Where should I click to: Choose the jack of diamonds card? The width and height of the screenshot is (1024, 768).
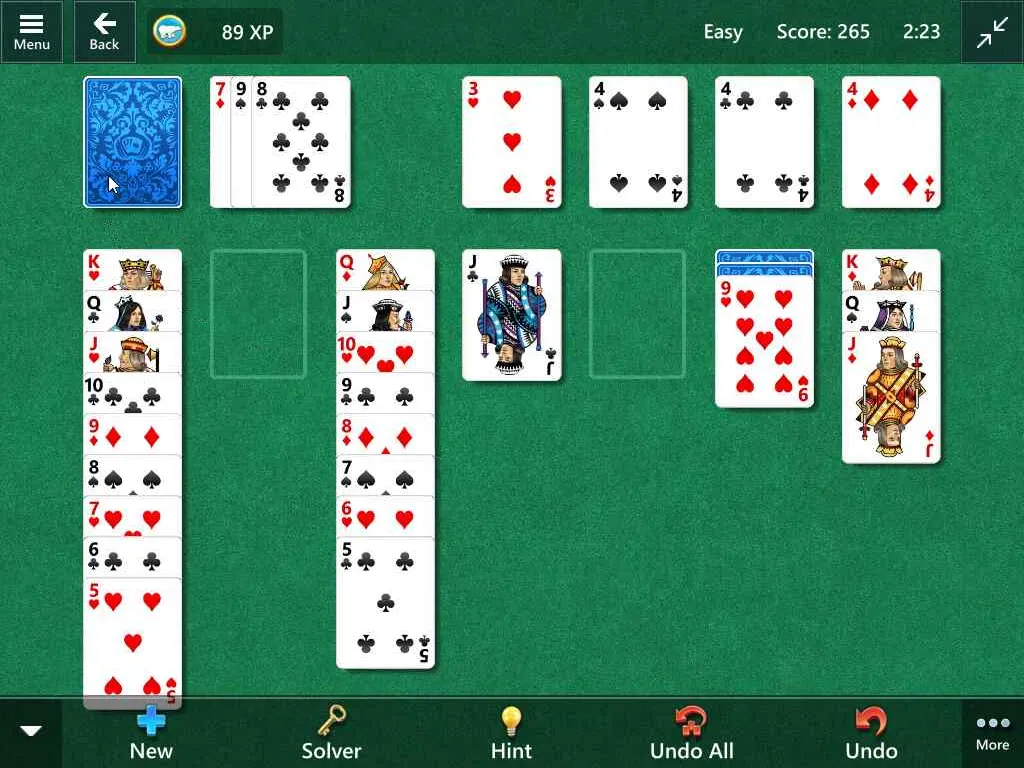[x=891, y=397]
